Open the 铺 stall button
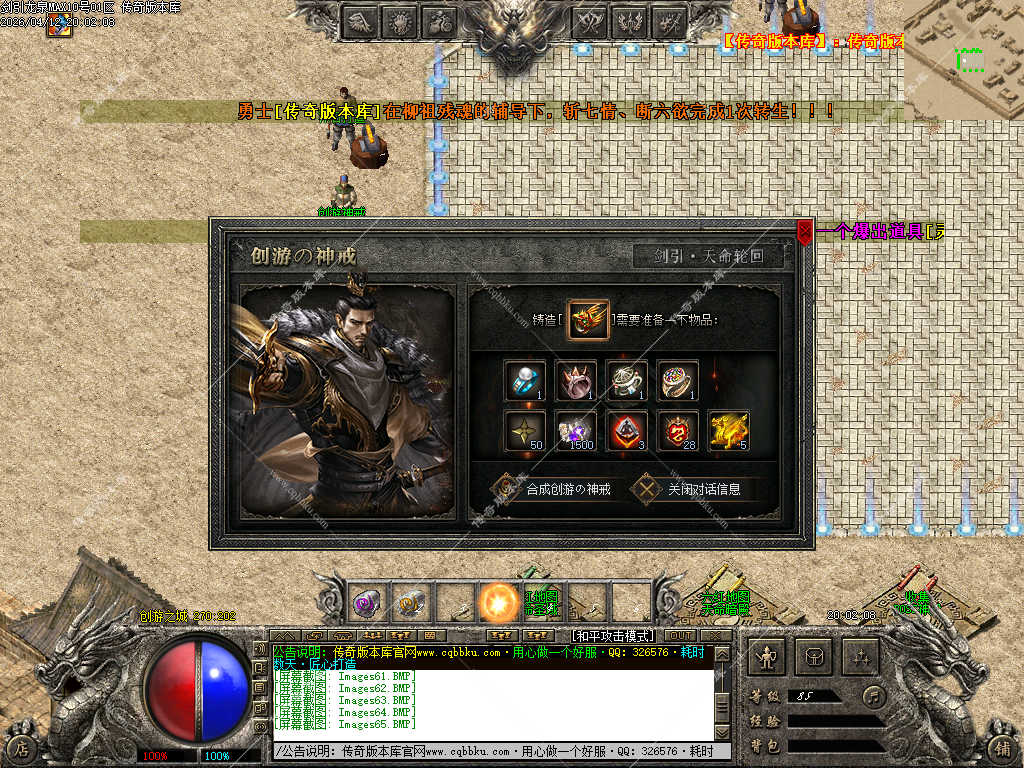Image resolution: width=1024 pixels, height=768 pixels. [x=1000, y=747]
